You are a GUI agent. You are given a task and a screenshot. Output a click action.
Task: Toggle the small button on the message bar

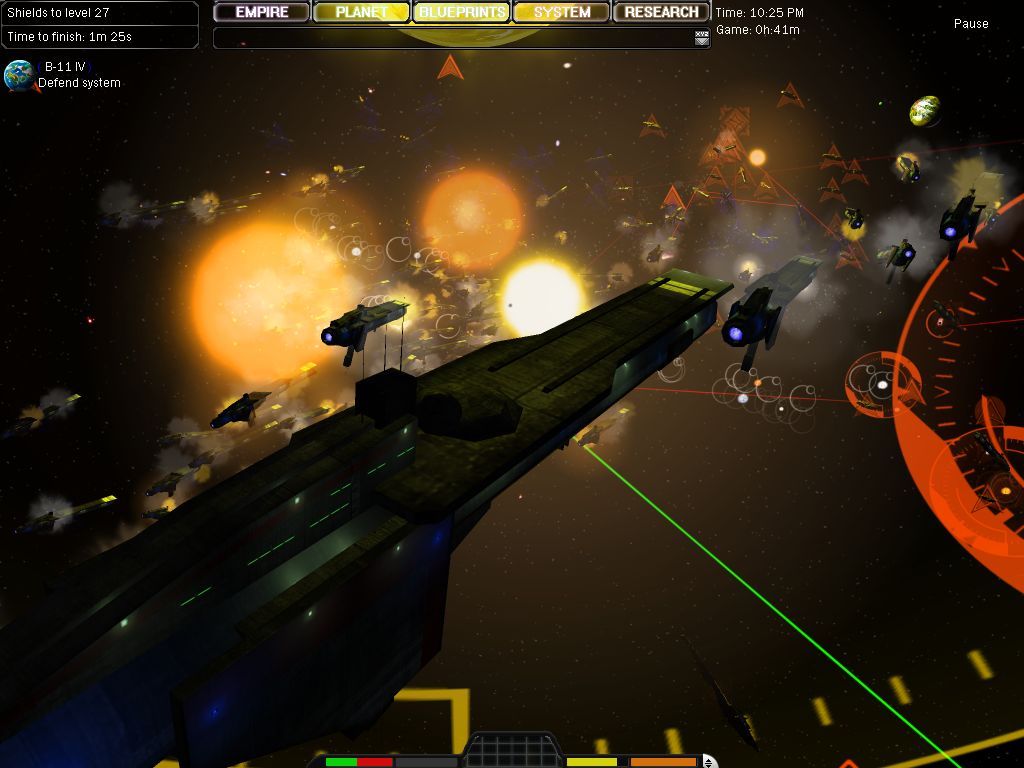702,38
